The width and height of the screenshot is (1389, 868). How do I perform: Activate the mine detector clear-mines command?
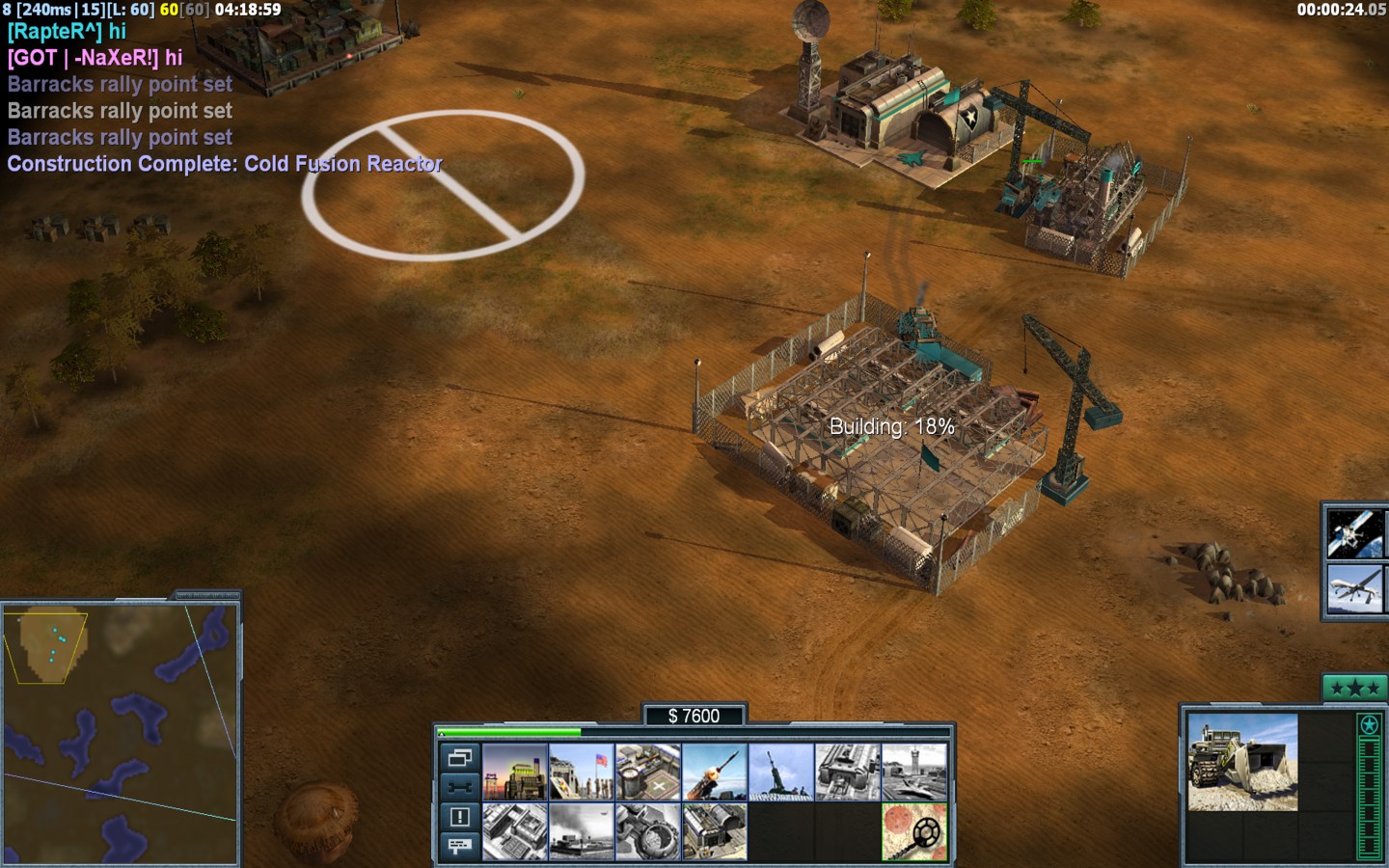pyautogui.click(x=914, y=831)
